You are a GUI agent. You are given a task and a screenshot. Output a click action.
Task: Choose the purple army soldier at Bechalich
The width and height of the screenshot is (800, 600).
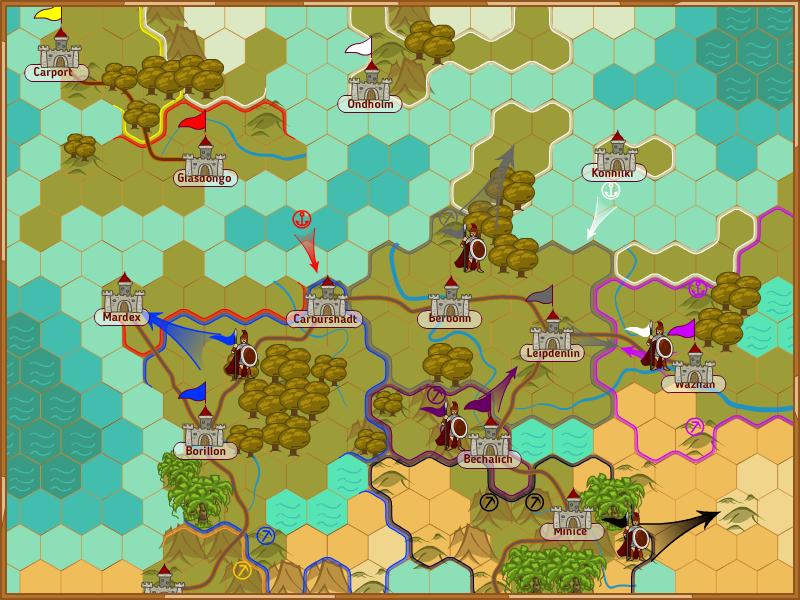pos(452,426)
